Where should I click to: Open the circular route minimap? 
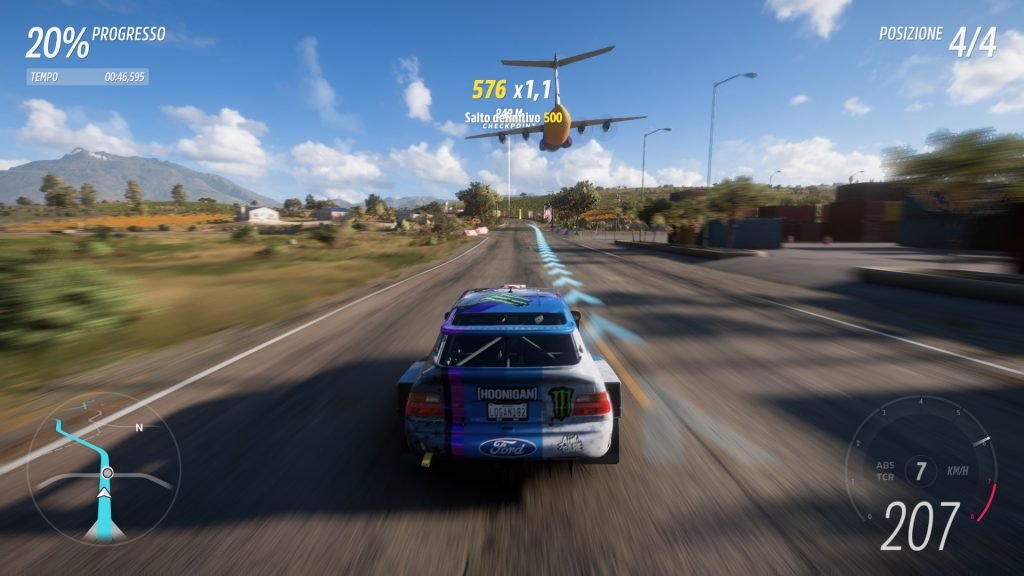point(104,468)
